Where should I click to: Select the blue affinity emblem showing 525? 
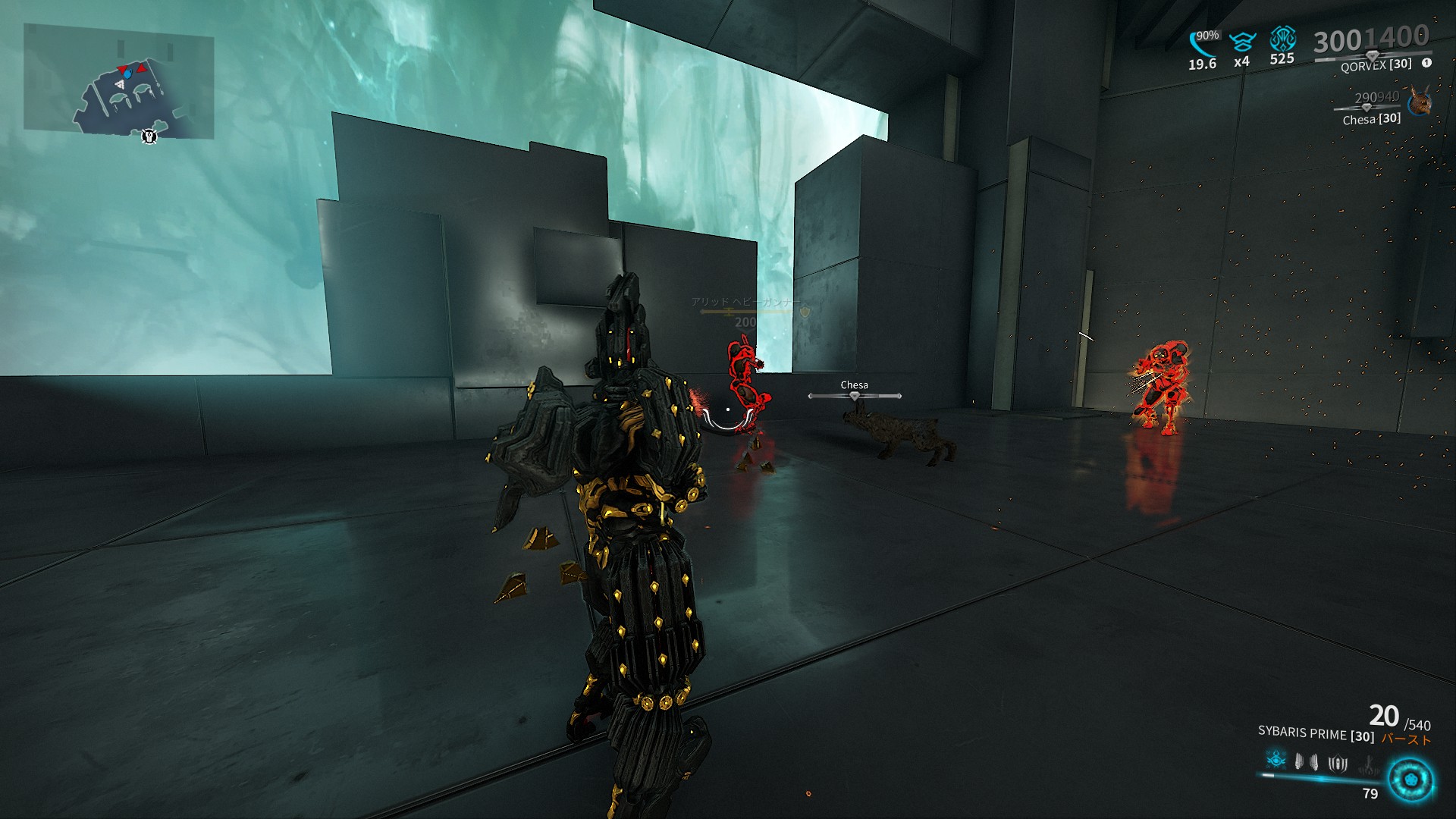click(1285, 39)
